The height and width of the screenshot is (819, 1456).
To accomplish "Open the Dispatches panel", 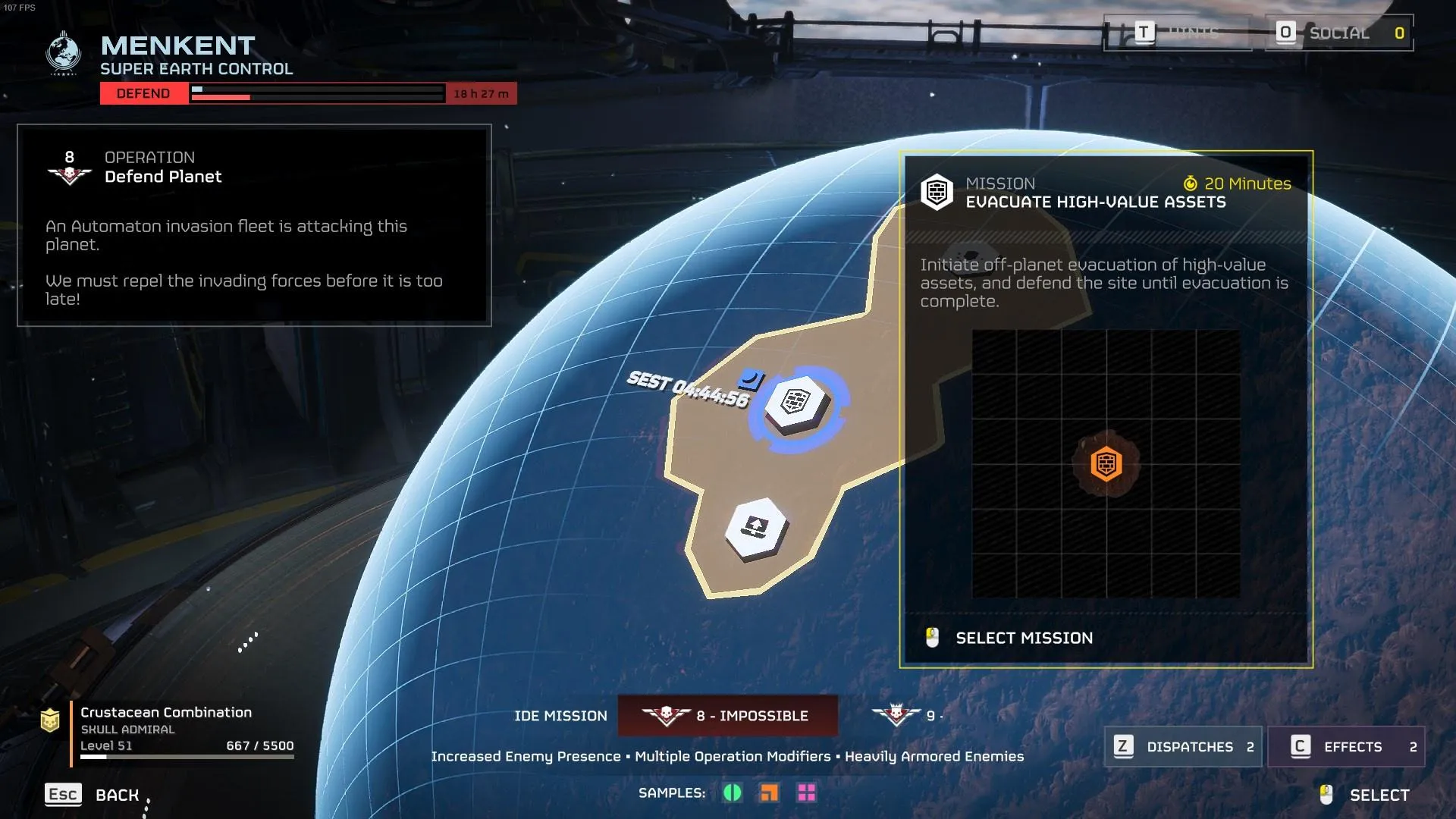I will [x=1183, y=747].
